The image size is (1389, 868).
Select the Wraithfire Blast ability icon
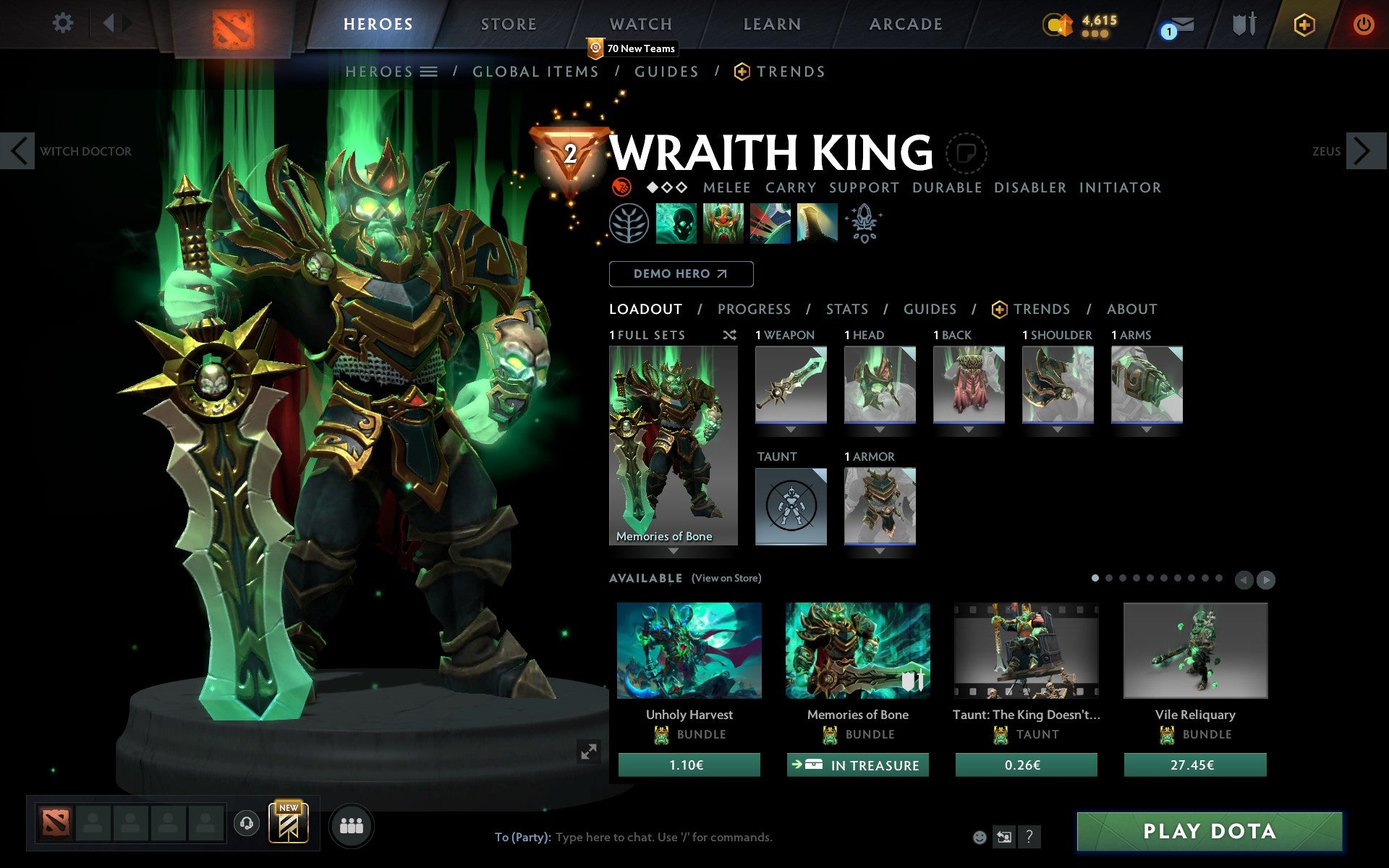(676, 224)
